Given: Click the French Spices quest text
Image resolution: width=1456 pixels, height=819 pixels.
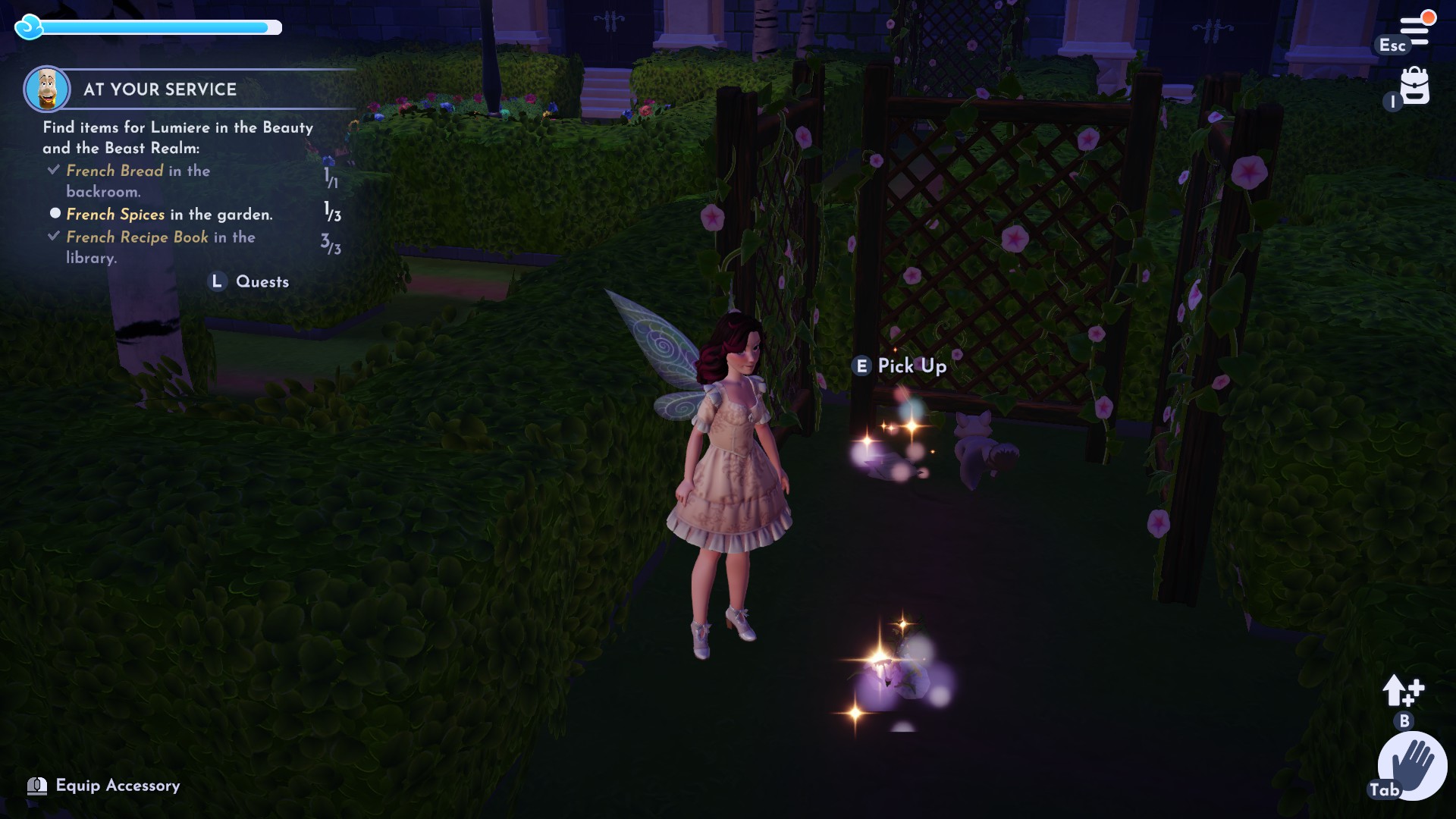Looking at the screenshot, I should 115,214.
